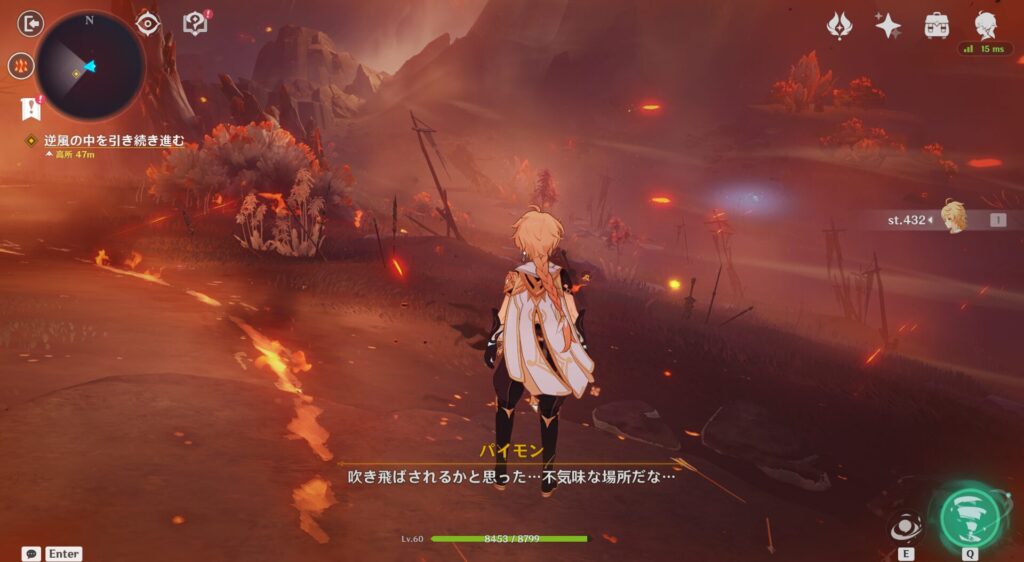The width and height of the screenshot is (1024, 562).
Task: Click the exit door icon beside minimap
Action: point(31,23)
